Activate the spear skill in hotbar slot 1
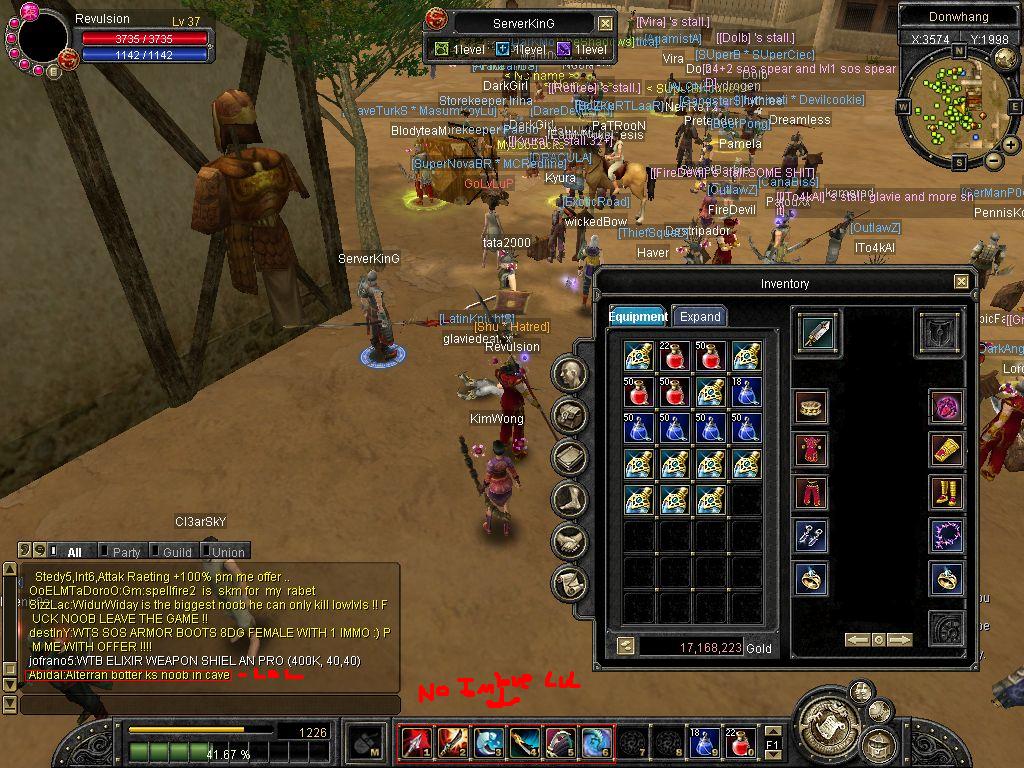This screenshot has width=1024, height=768. 415,742
